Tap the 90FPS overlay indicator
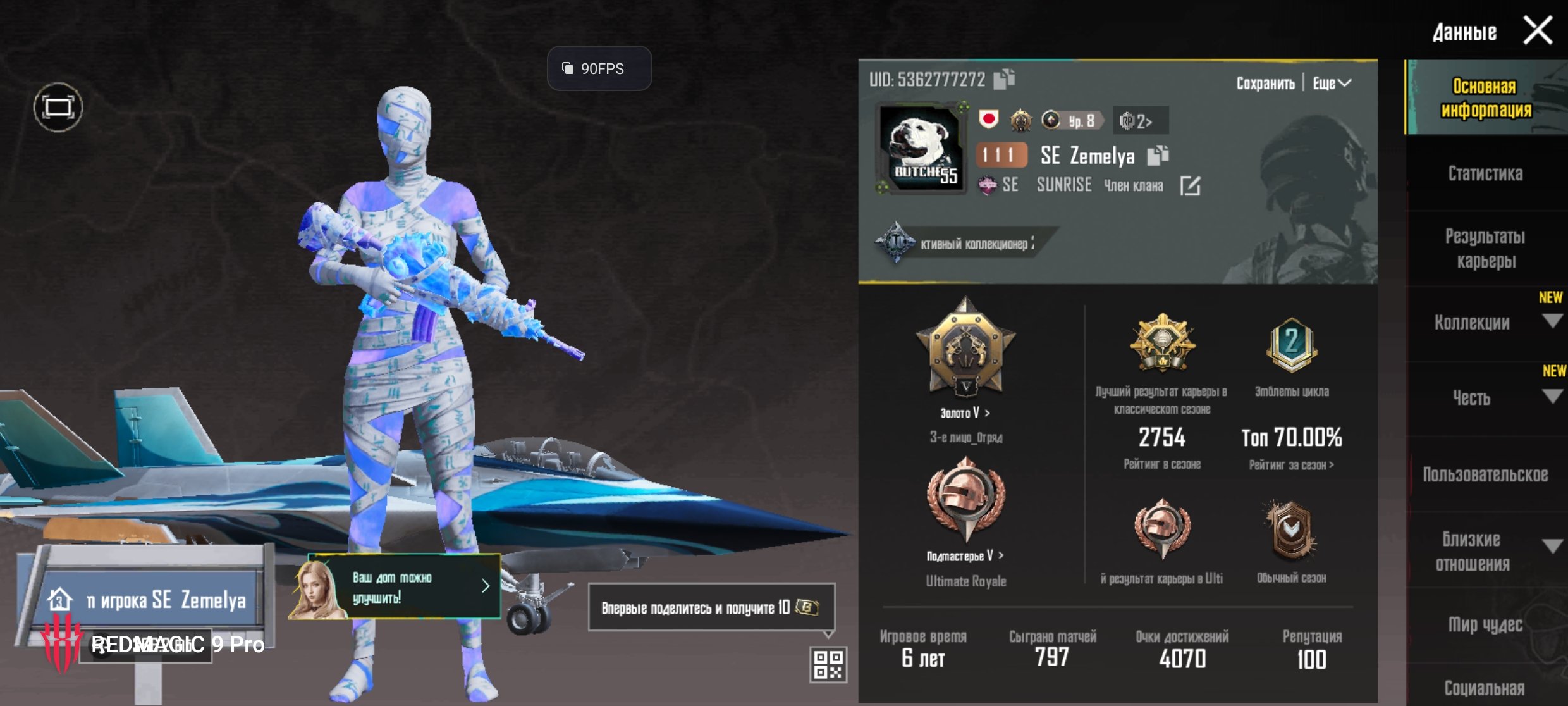1568x706 pixels. coord(599,68)
